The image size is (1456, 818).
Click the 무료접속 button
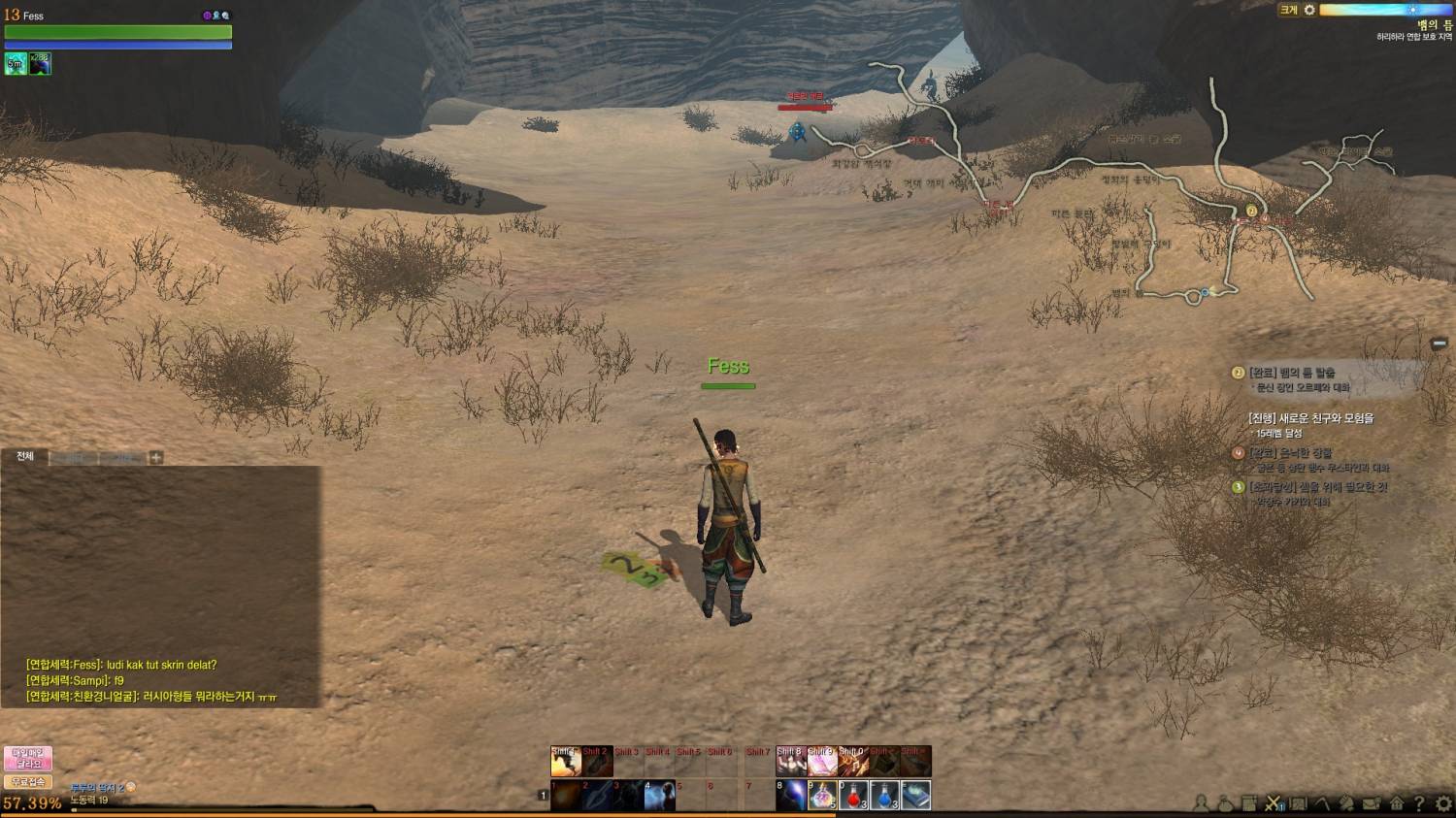pyautogui.click(x=27, y=782)
